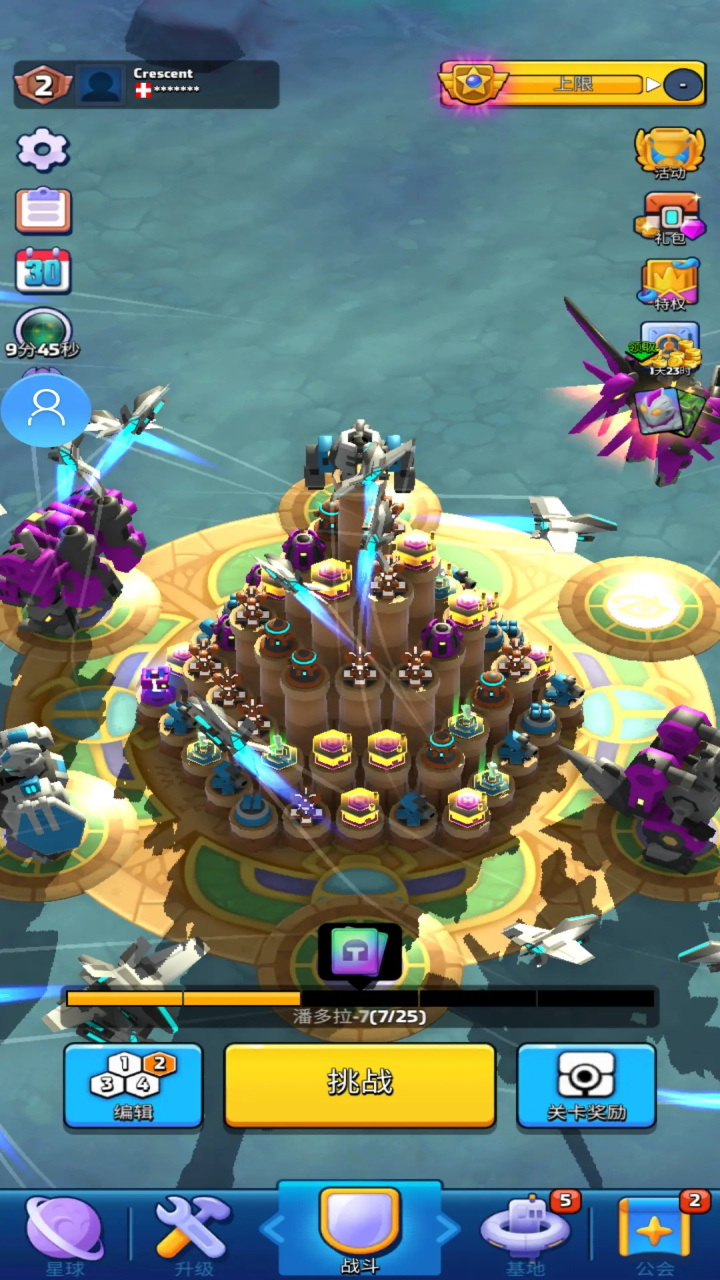Tap the 上限 star rank bar
Viewport: 720px width, 1280px height.
pyautogui.click(x=572, y=84)
